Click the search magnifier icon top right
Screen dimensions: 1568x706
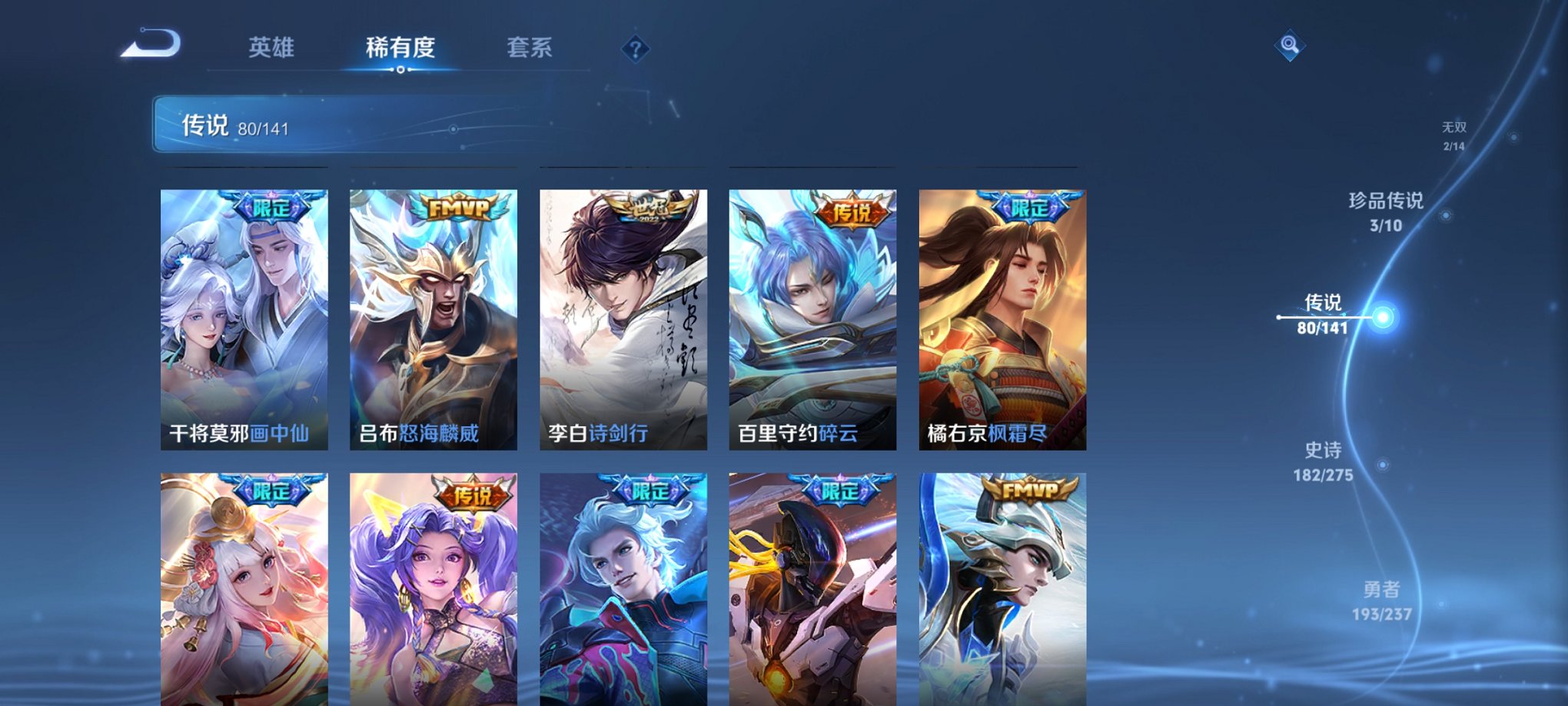1291,45
